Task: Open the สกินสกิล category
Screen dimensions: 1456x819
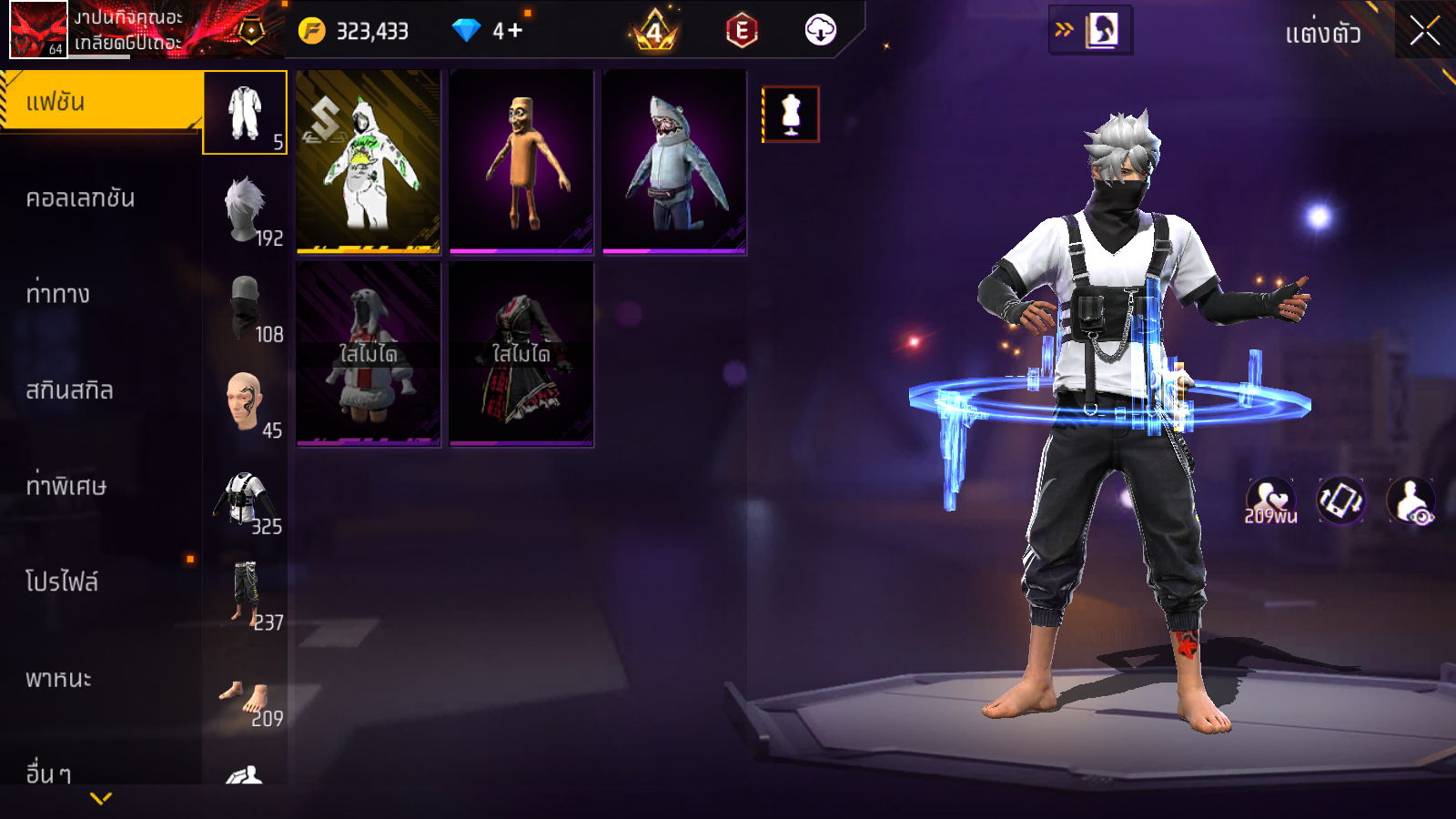Action: pyautogui.click(x=70, y=390)
